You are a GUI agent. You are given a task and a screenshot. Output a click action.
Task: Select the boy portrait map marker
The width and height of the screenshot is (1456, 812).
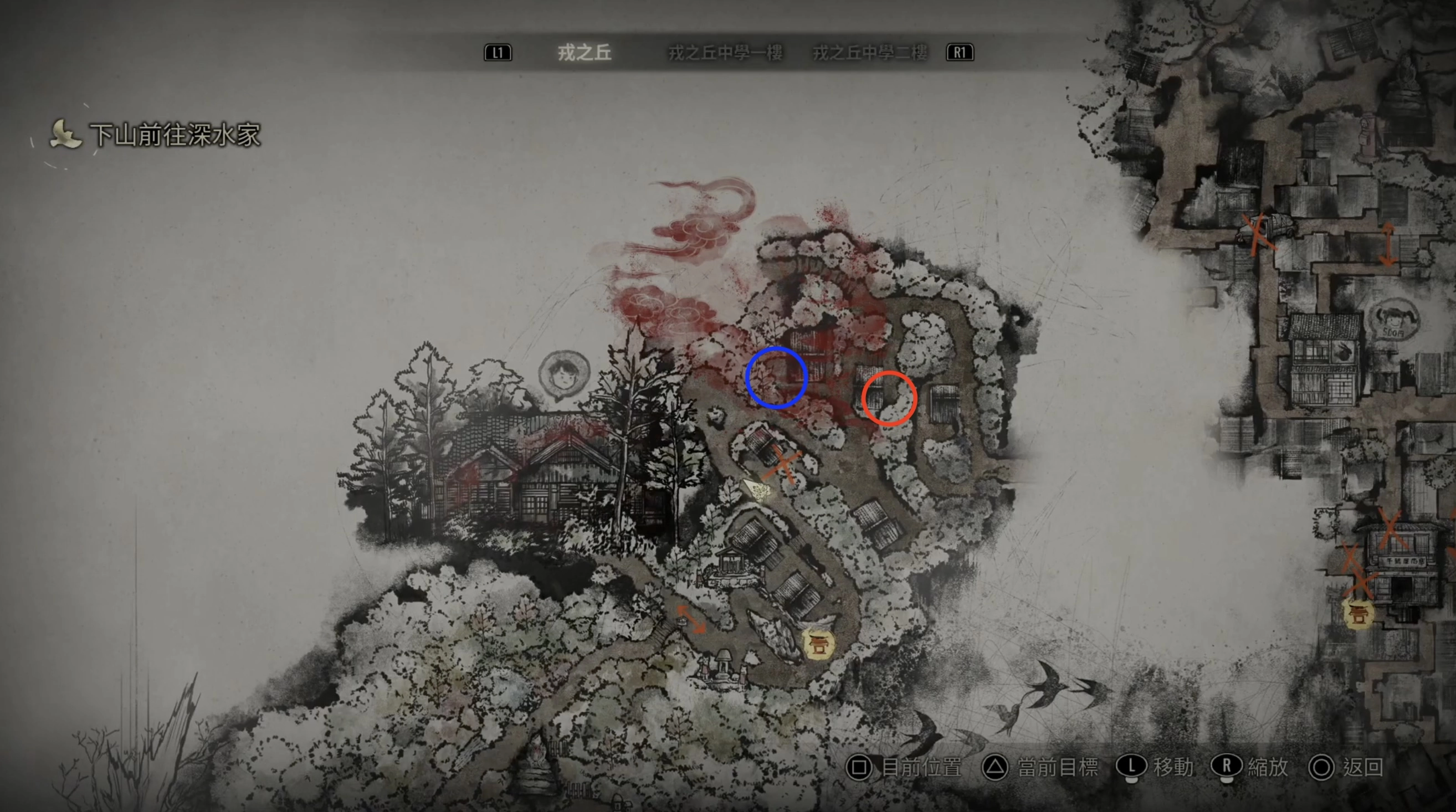point(563,374)
